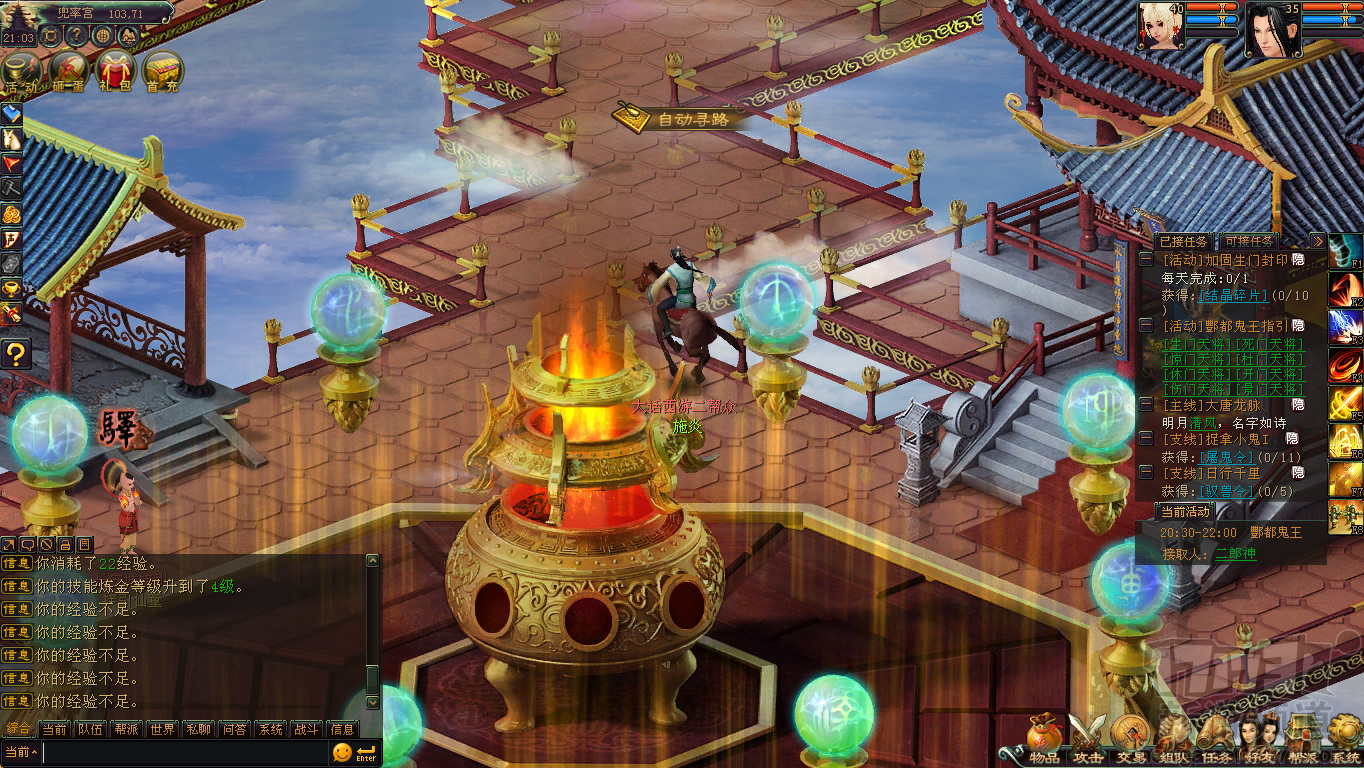The height and width of the screenshot is (768, 1364).
Task: Open the 砸蛋 egg-smash icon
Action: [x=68, y=71]
